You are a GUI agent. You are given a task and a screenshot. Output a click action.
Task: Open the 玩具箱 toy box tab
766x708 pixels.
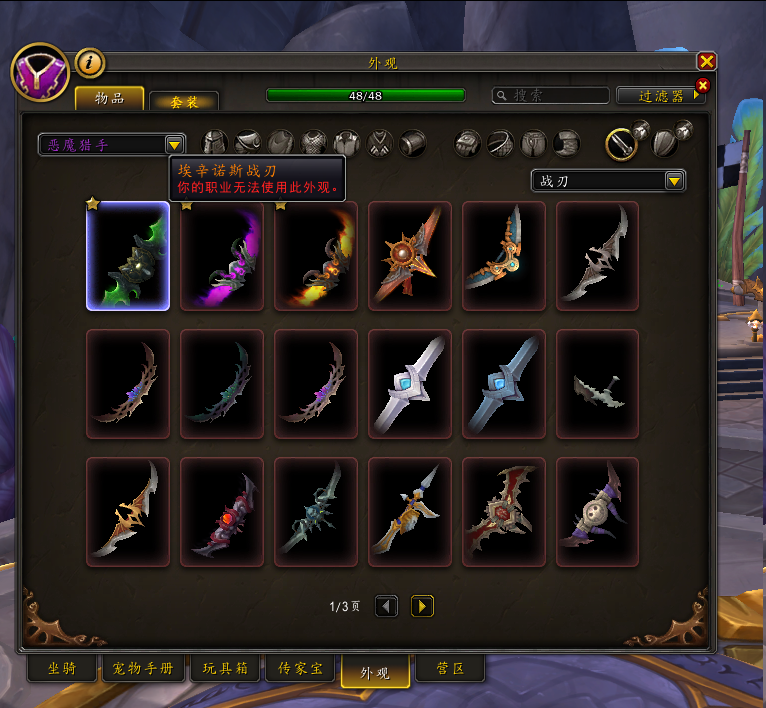pyautogui.click(x=225, y=668)
